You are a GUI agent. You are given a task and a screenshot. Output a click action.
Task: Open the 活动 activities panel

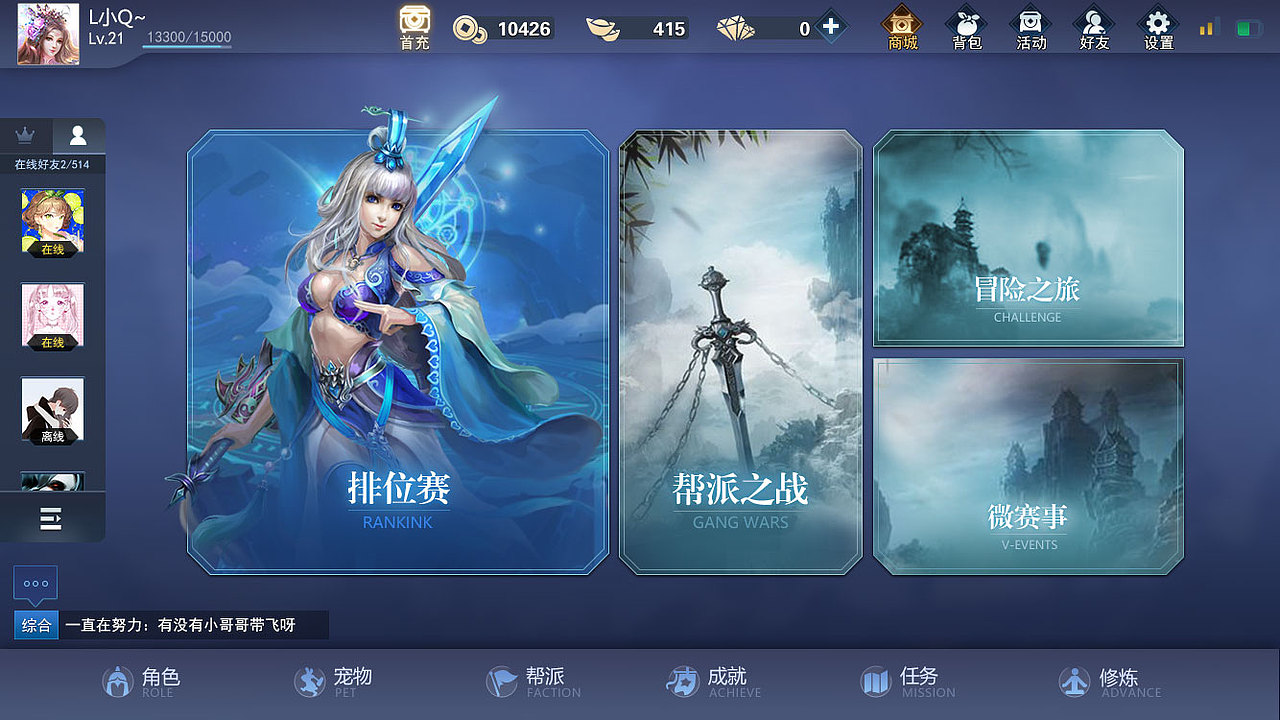tap(1031, 27)
